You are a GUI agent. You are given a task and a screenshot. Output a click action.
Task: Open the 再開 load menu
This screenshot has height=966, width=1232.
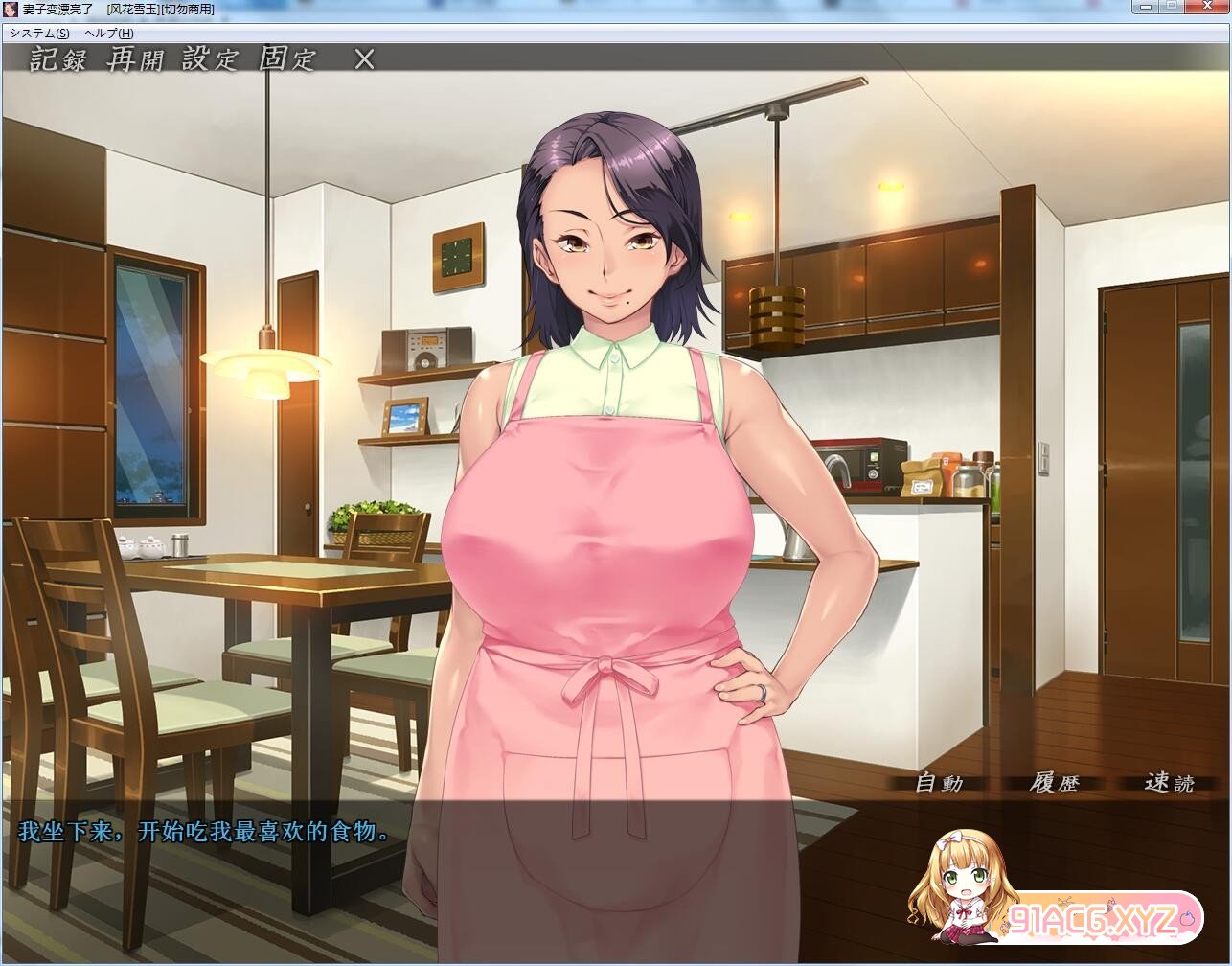coord(135,59)
